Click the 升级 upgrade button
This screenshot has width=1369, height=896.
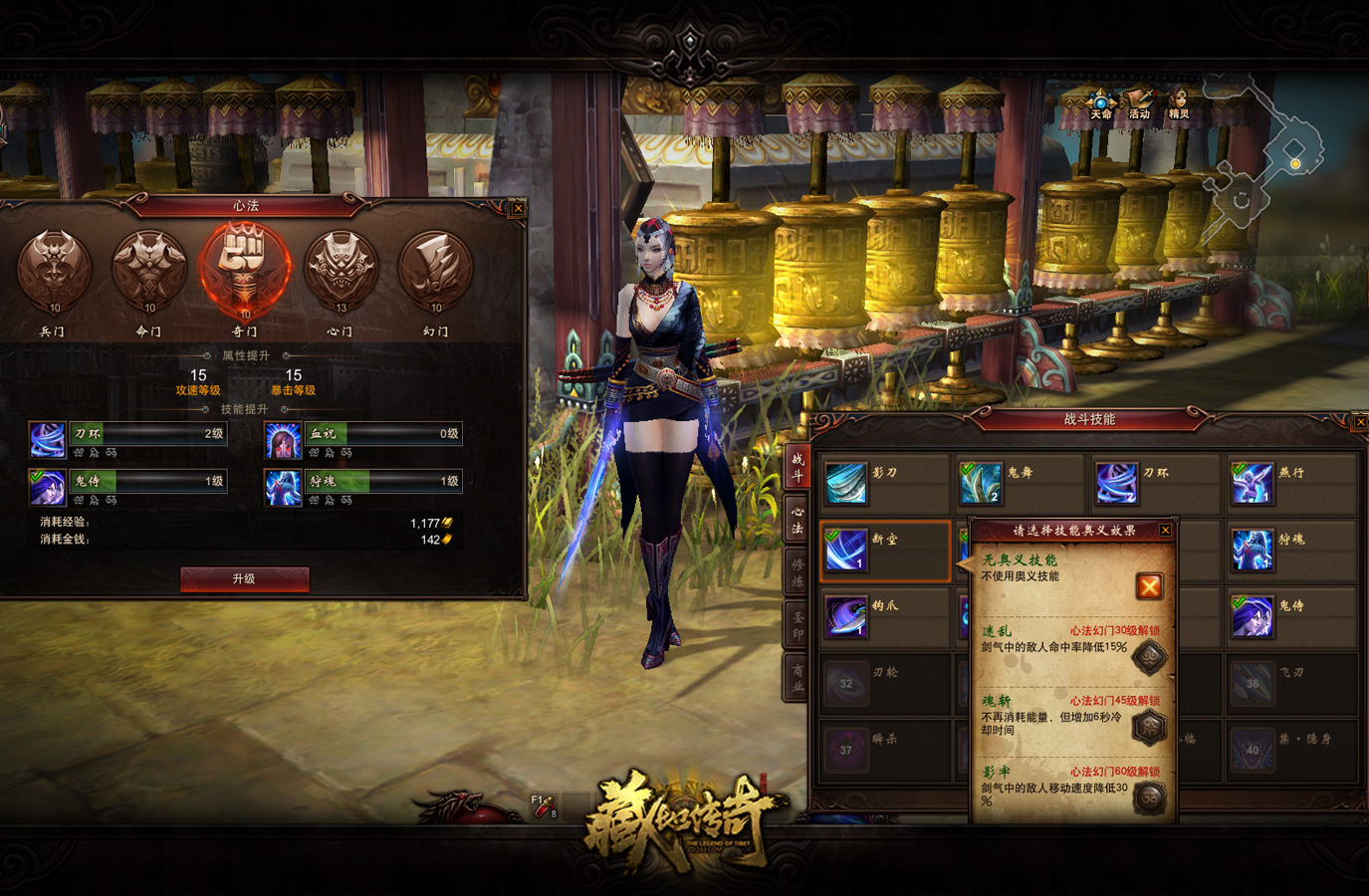point(244,579)
